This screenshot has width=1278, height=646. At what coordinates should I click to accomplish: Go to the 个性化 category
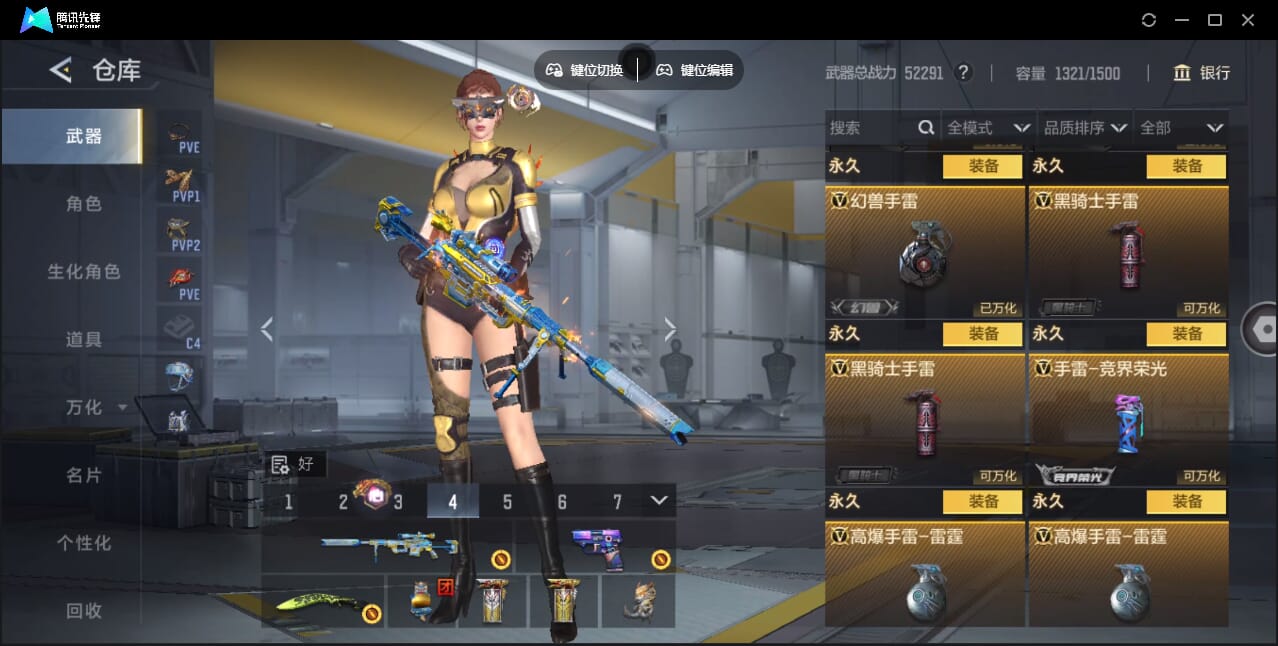pos(84,543)
